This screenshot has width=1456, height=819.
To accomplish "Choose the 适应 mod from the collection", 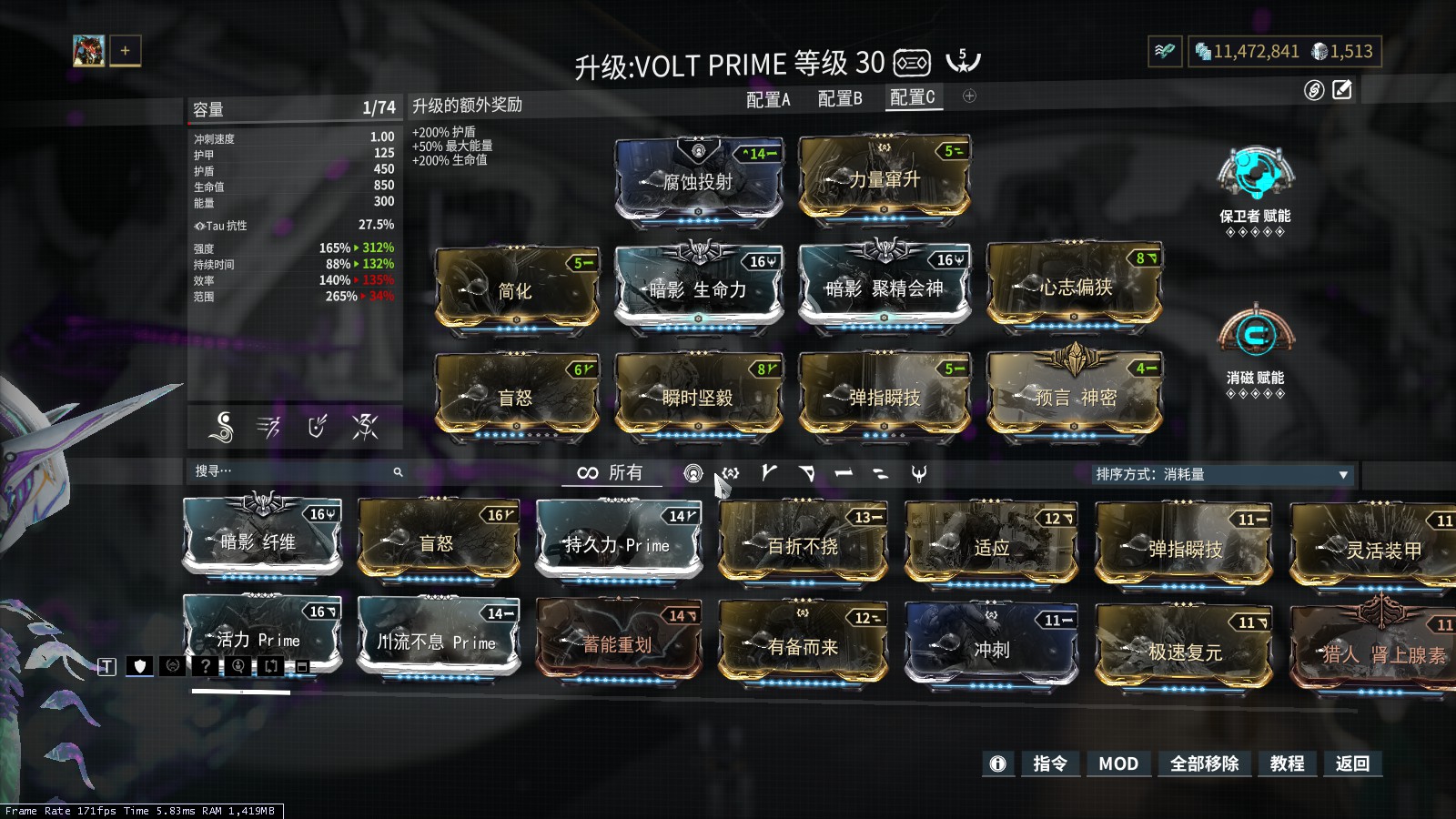I will (x=991, y=547).
